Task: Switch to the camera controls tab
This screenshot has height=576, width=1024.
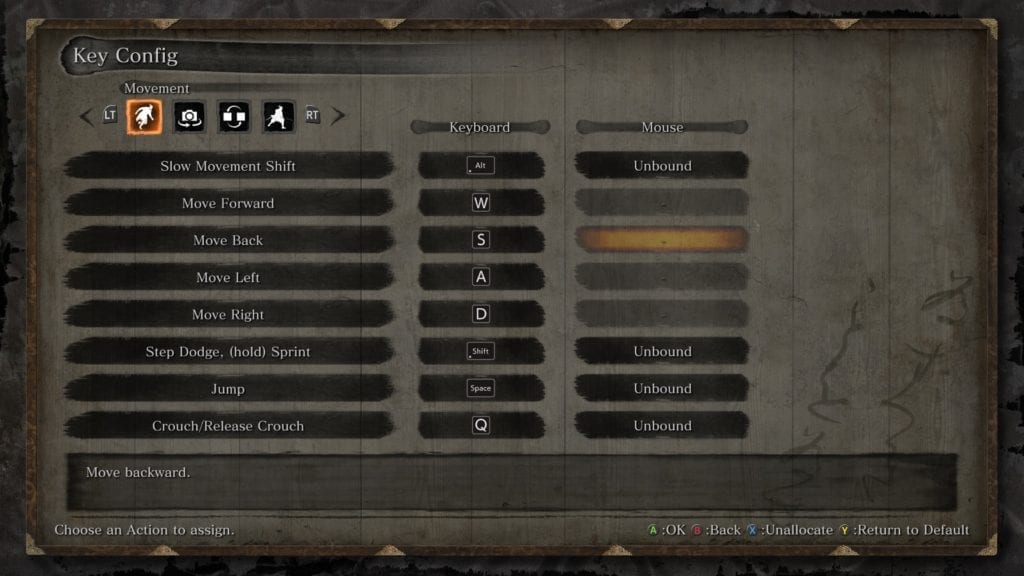Action: pos(189,117)
